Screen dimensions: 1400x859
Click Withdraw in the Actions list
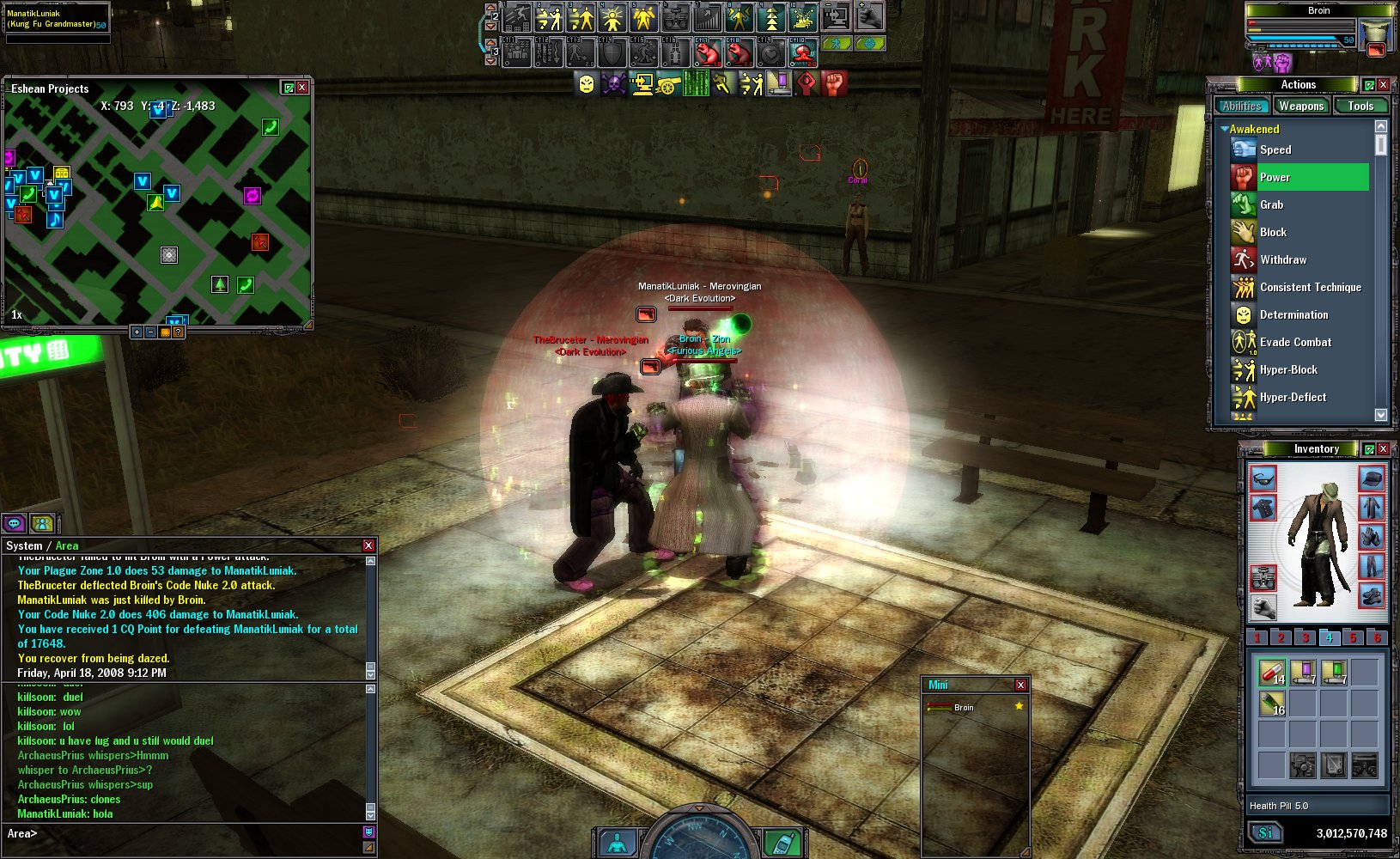point(1283,260)
